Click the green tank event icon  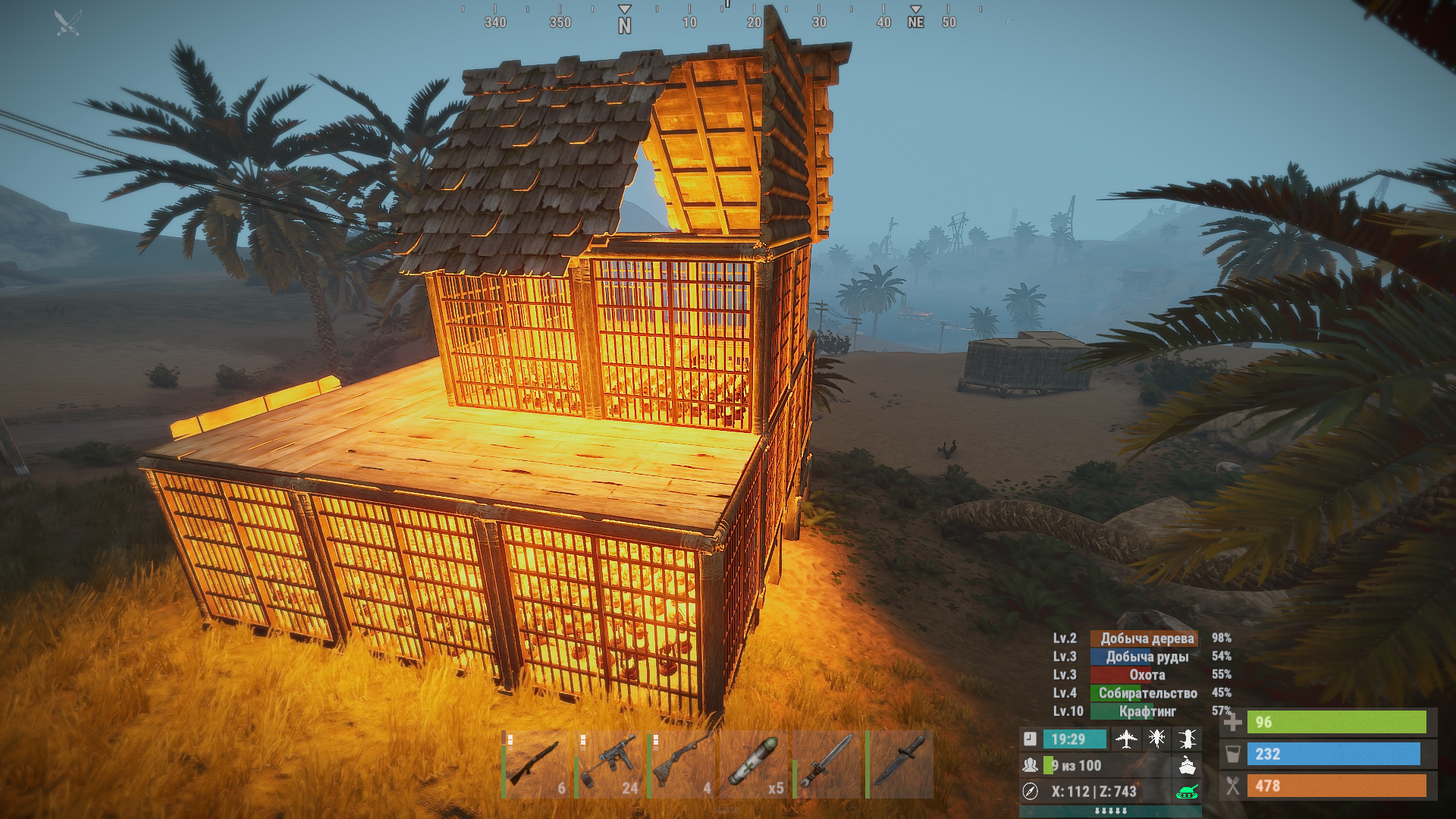coord(1188,792)
